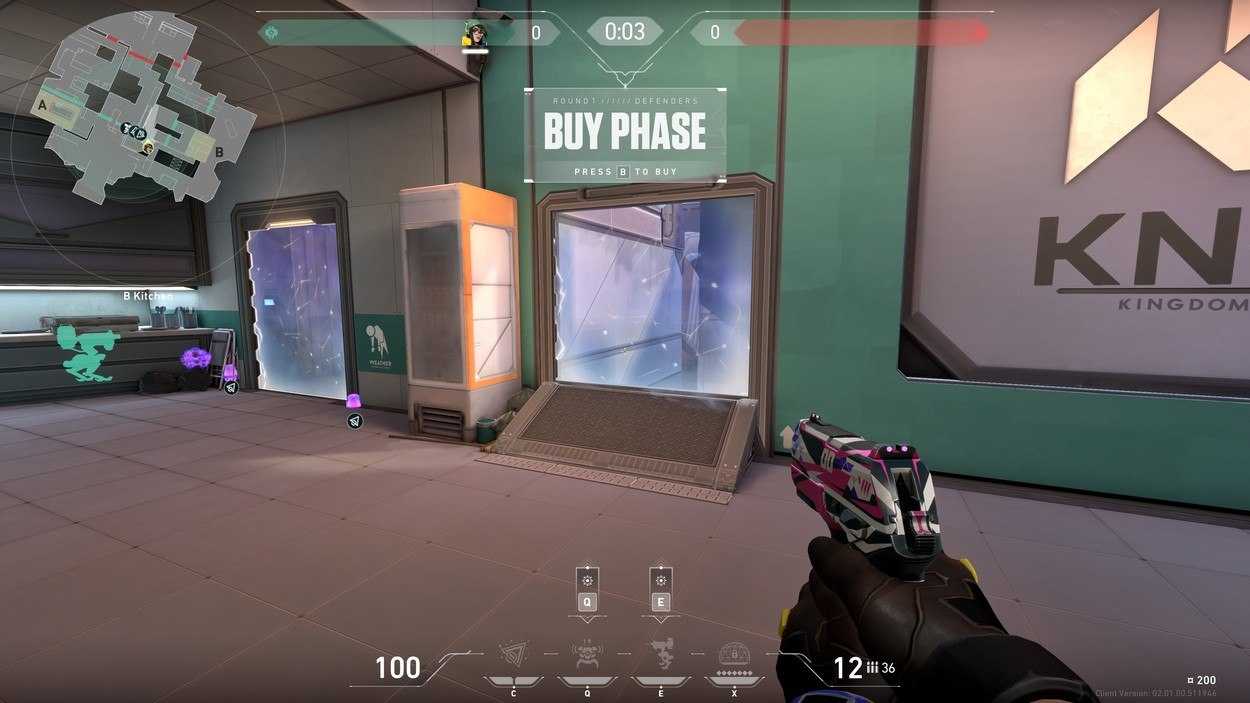Click the defender team emblem in scorebar
This screenshot has height=703, width=1250.
[270, 33]
